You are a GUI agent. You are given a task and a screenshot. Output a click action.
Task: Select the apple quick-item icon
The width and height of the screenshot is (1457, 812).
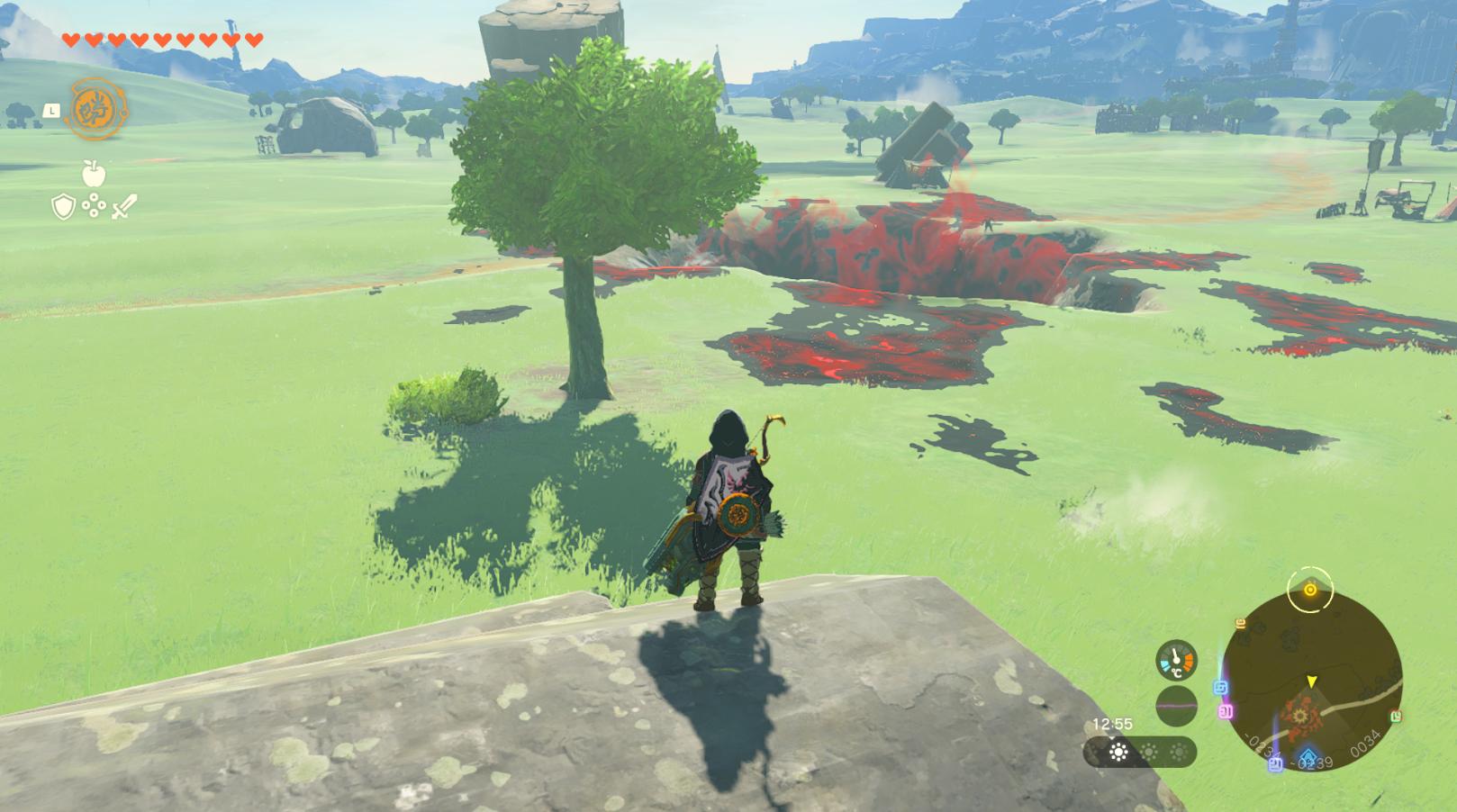(x=94, y=173)
